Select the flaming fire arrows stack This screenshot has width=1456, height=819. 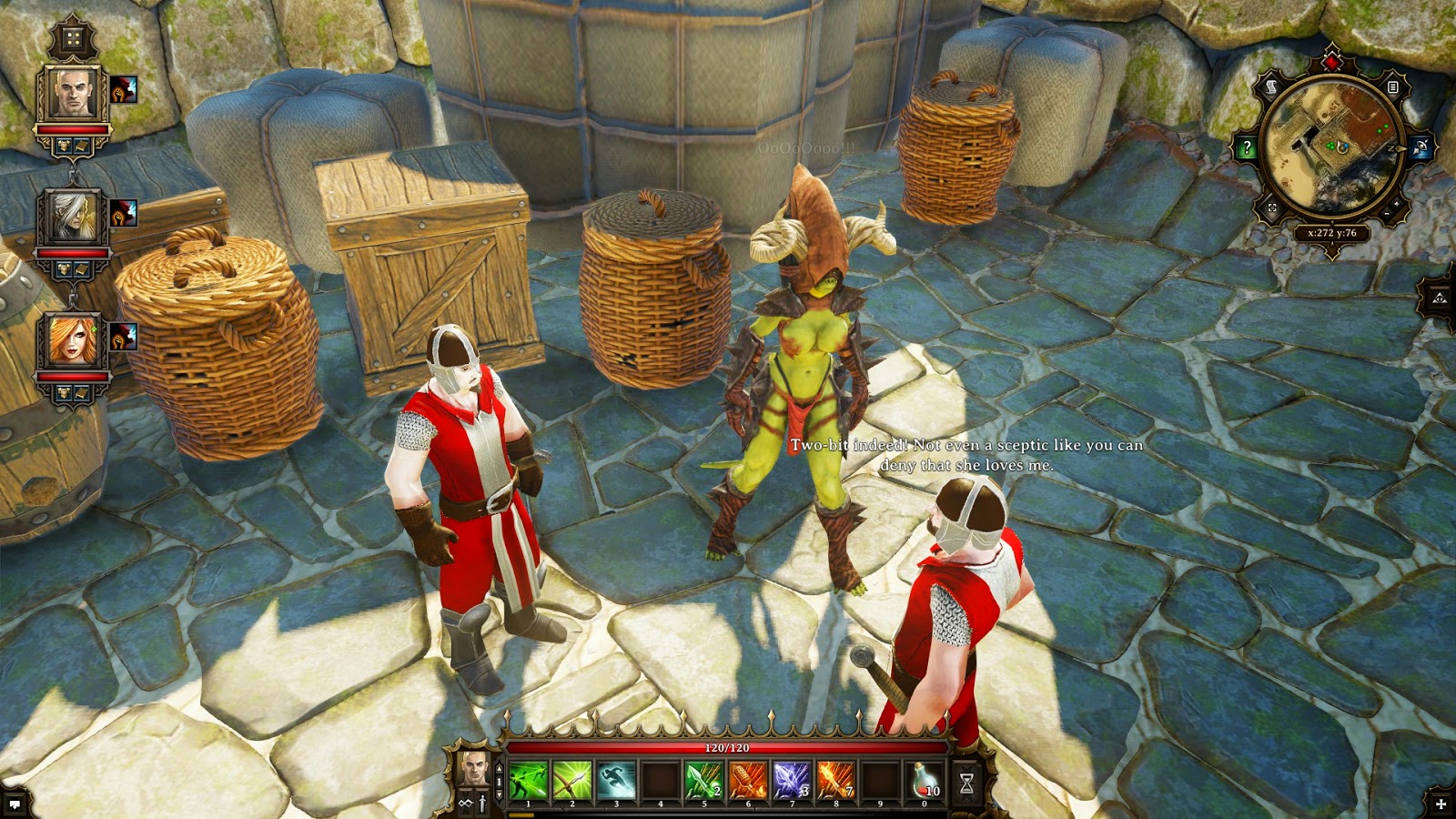835,780
